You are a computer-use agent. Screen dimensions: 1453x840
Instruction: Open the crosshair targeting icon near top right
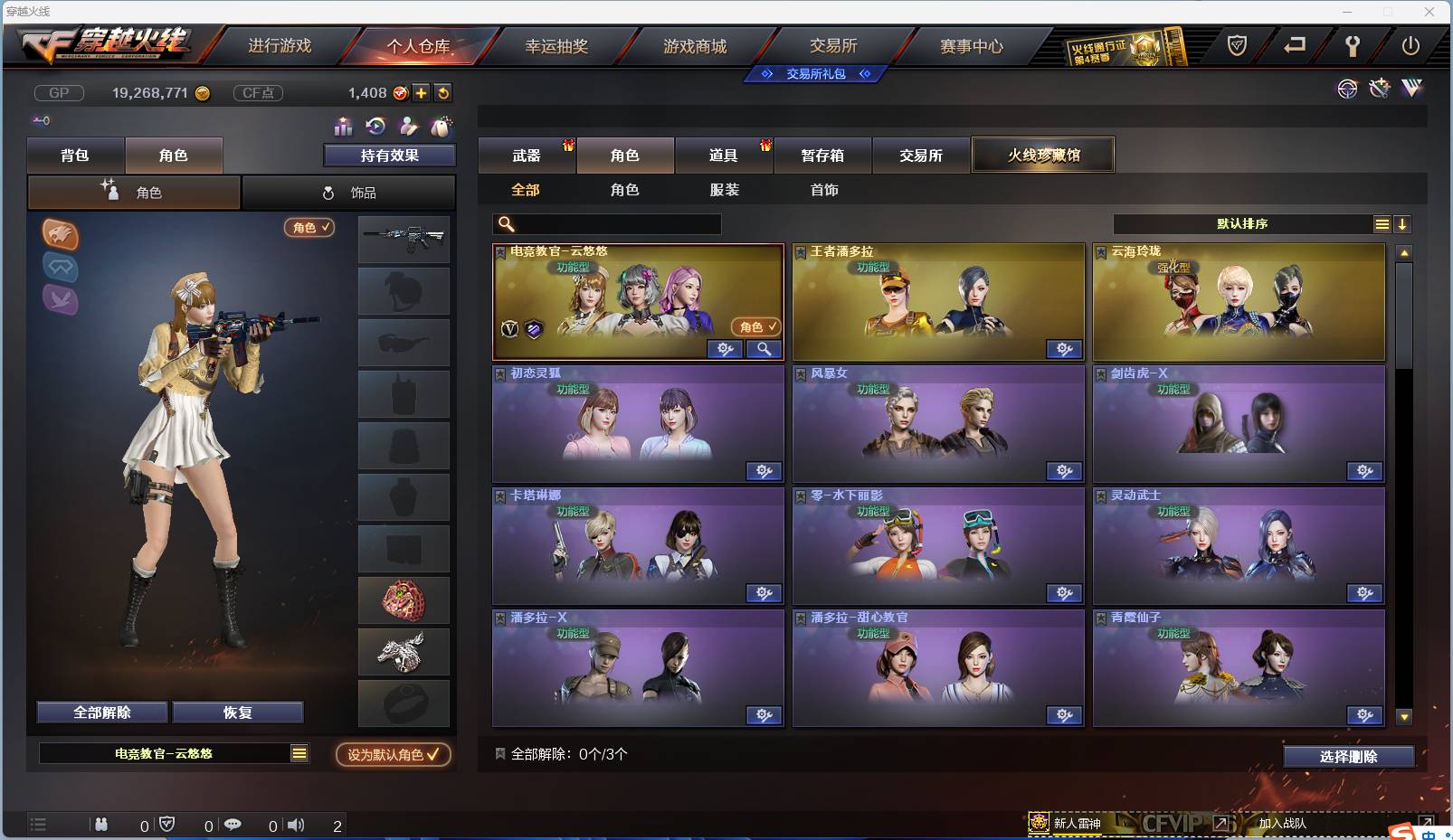[x=1348, y=89]
